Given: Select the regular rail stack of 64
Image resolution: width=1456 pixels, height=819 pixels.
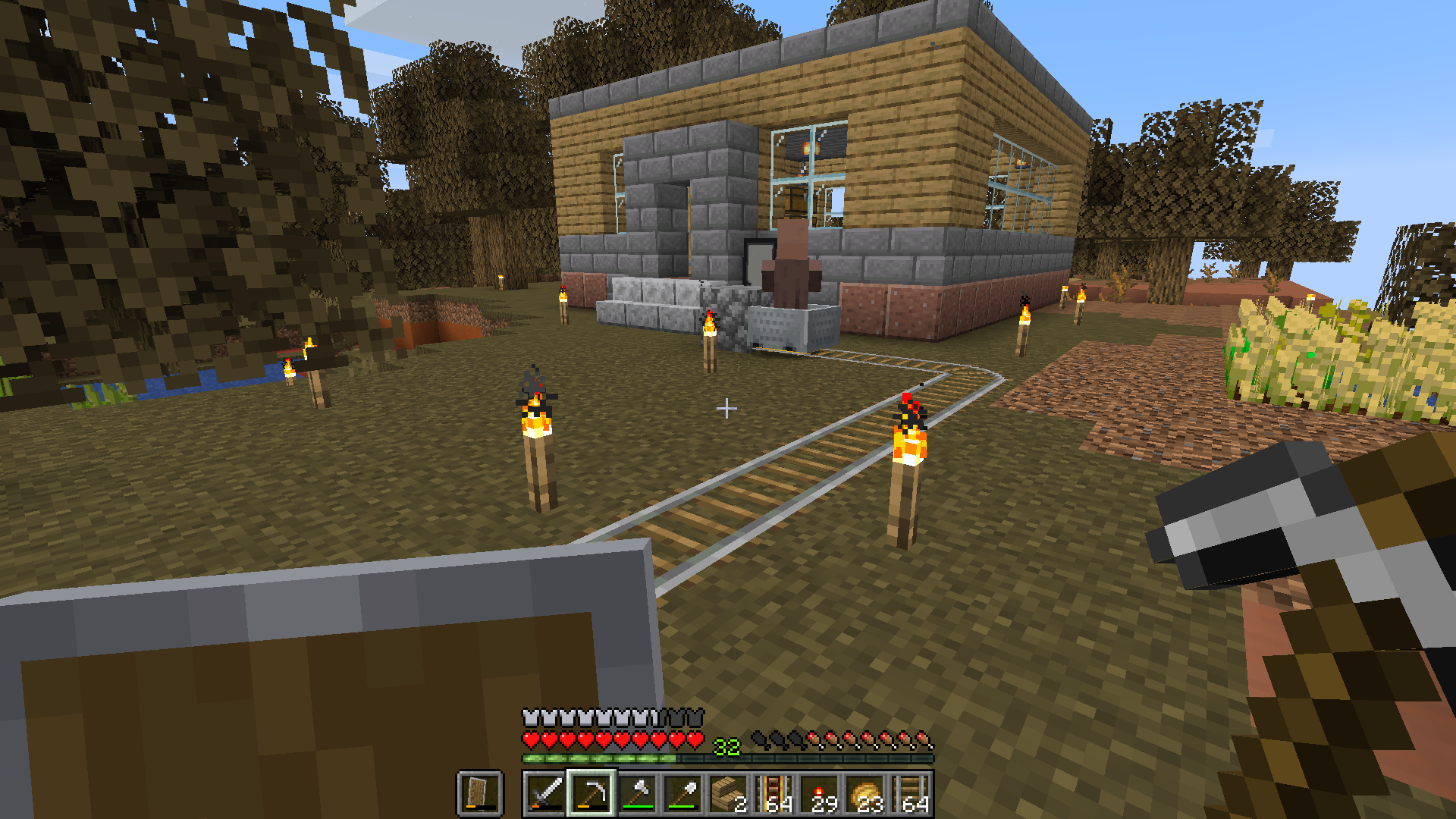Looking at the screenshot, I should [911, 794].
